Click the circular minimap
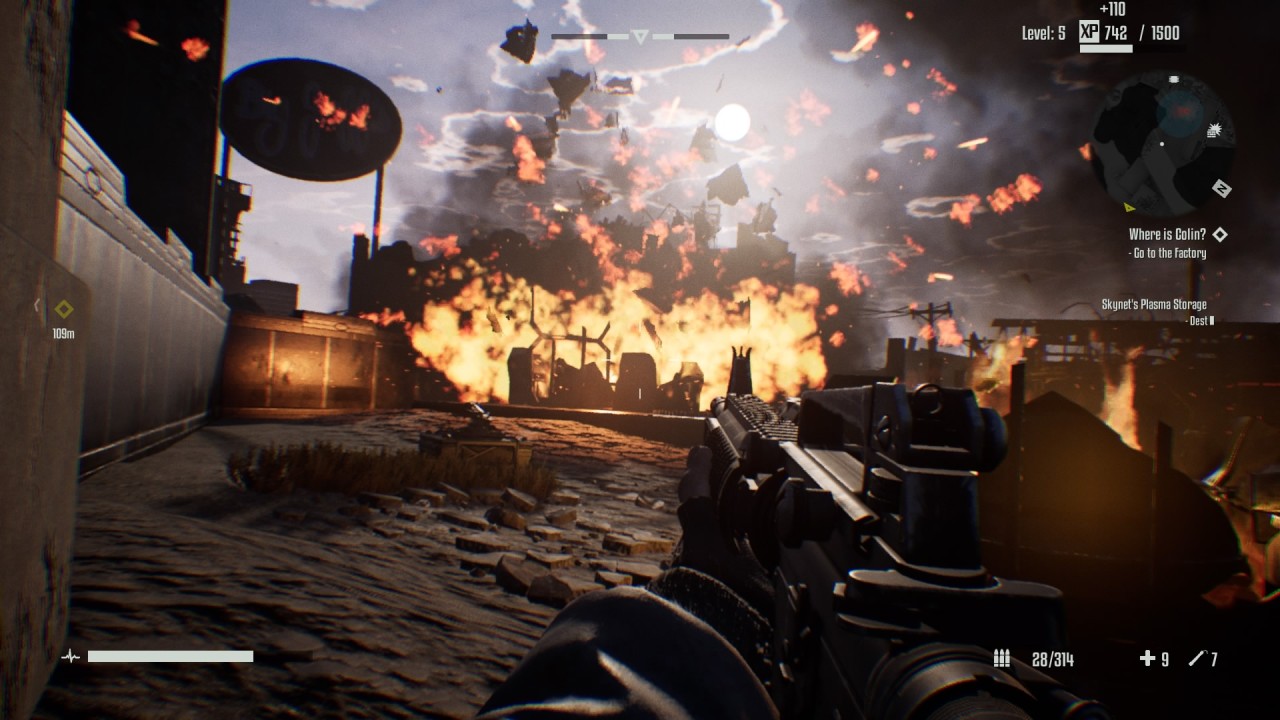Image resolution: width=1280 pixels, height=720 pixels. point(1160,142)
